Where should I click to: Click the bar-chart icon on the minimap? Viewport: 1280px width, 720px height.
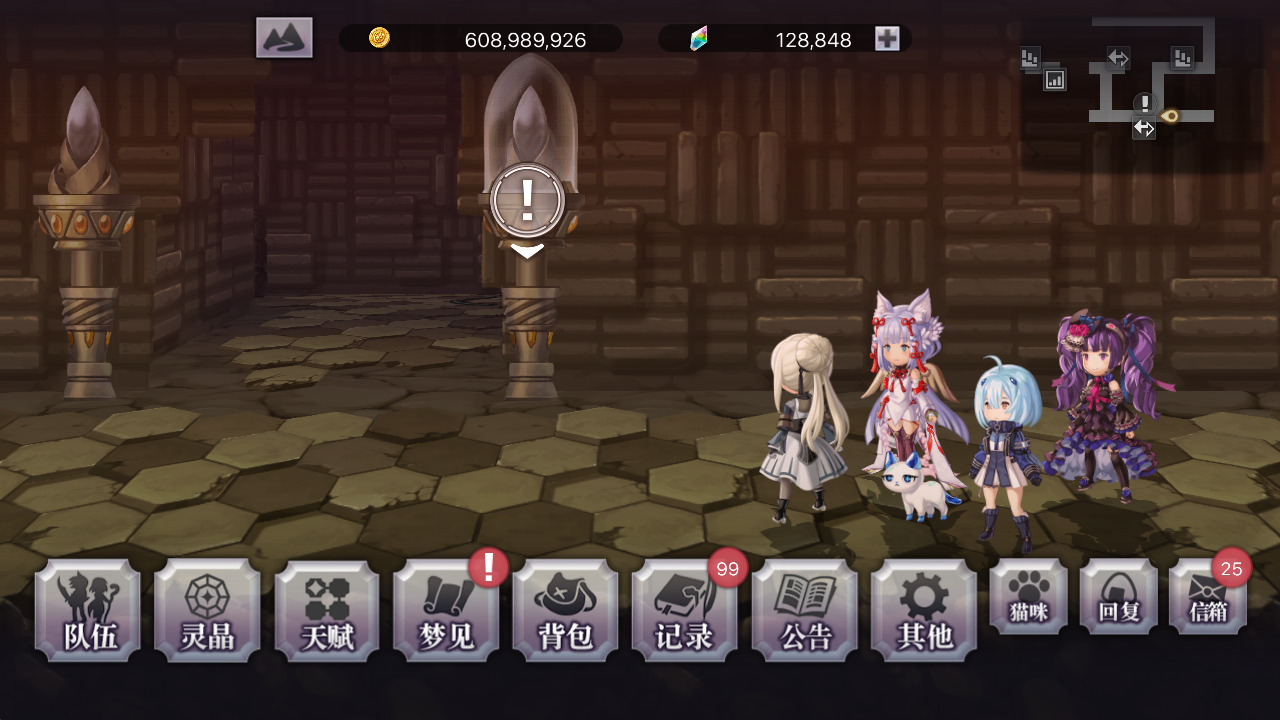click(1055, 78)
